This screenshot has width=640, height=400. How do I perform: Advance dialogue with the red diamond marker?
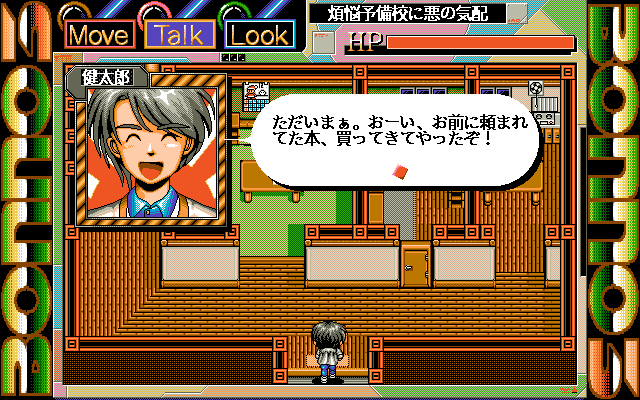pyautogui.click(x=400, y=172)
